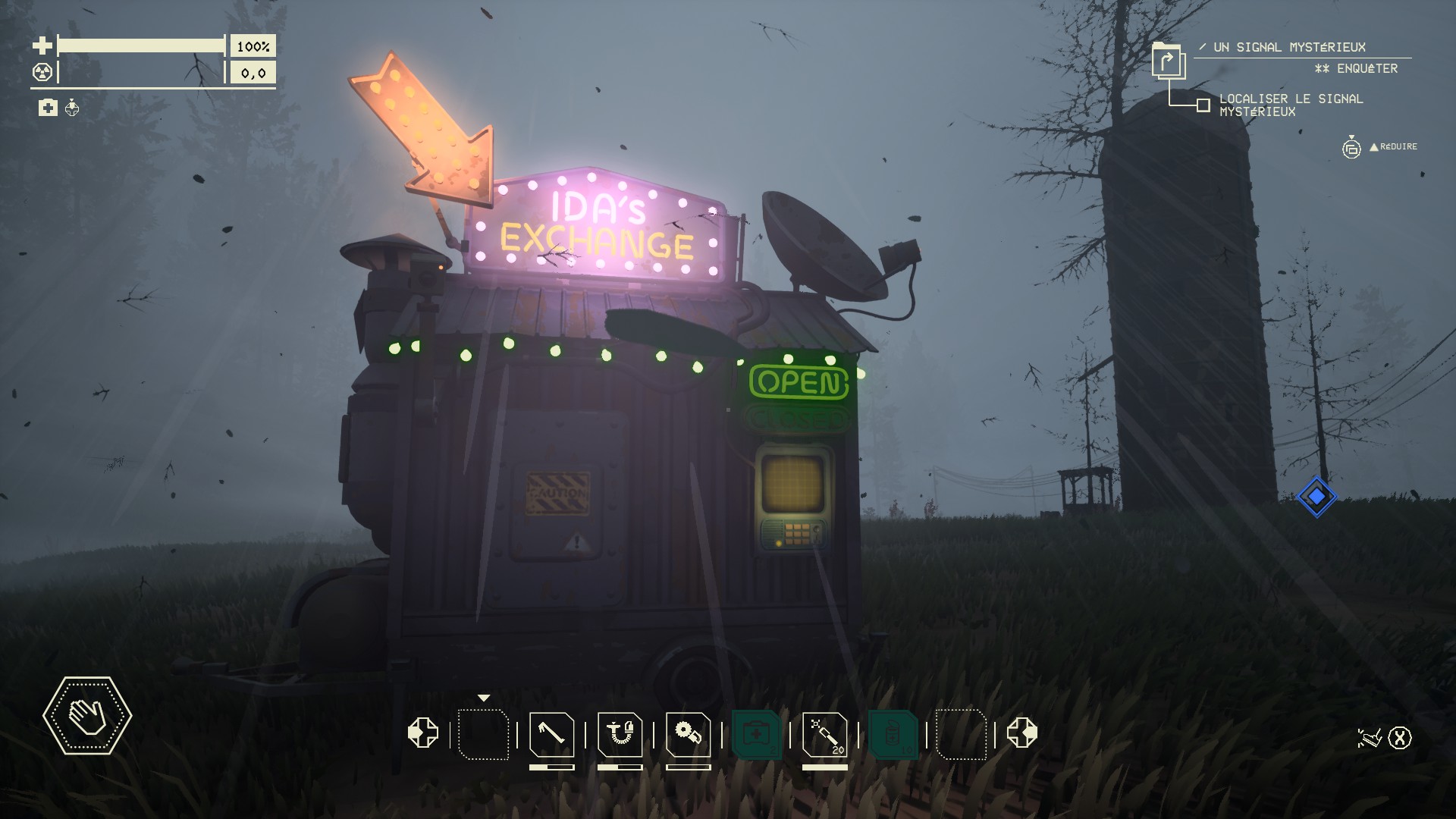This screenshot has height=819, width=1456.
Task: Click the blue diamond waypoint marker
Action: click(x=1316, y=497)
